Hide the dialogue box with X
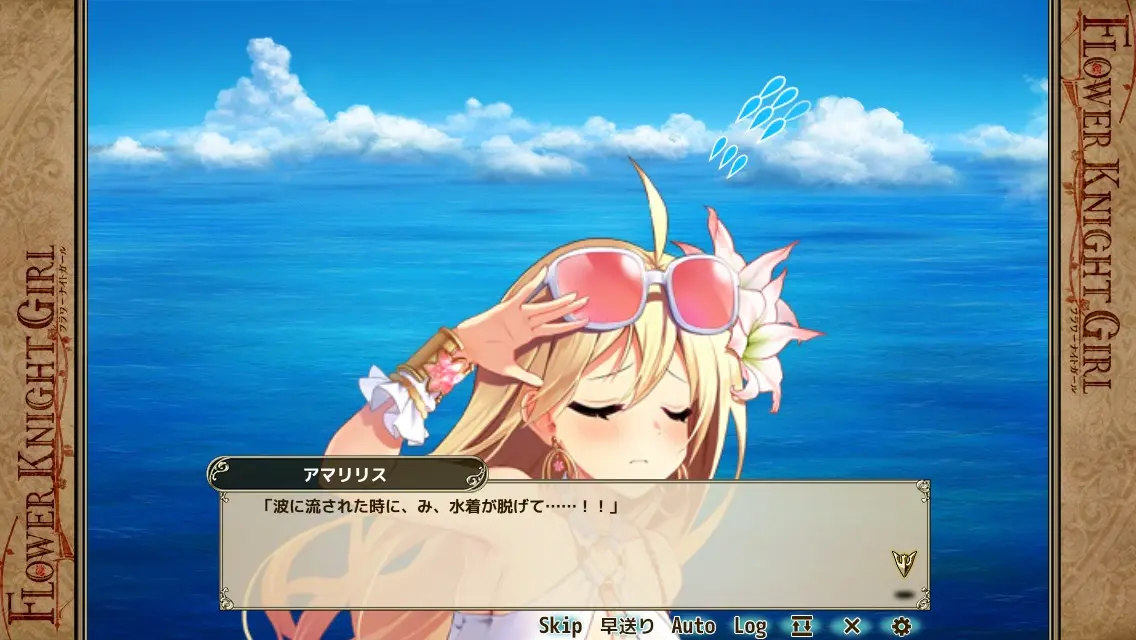Screen dimensions: 1136x640 852,626
